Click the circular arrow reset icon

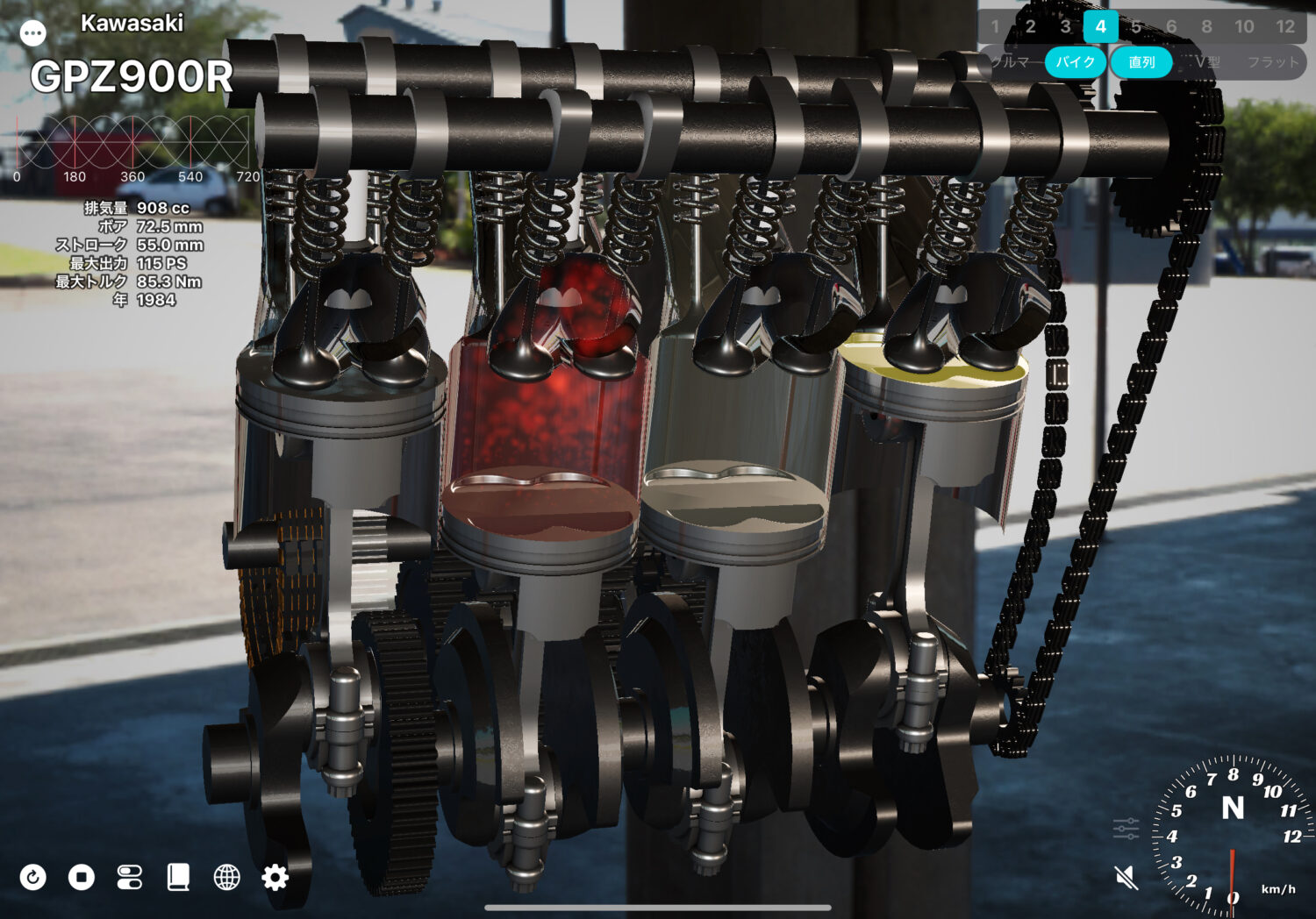click(x=33, y=877)
